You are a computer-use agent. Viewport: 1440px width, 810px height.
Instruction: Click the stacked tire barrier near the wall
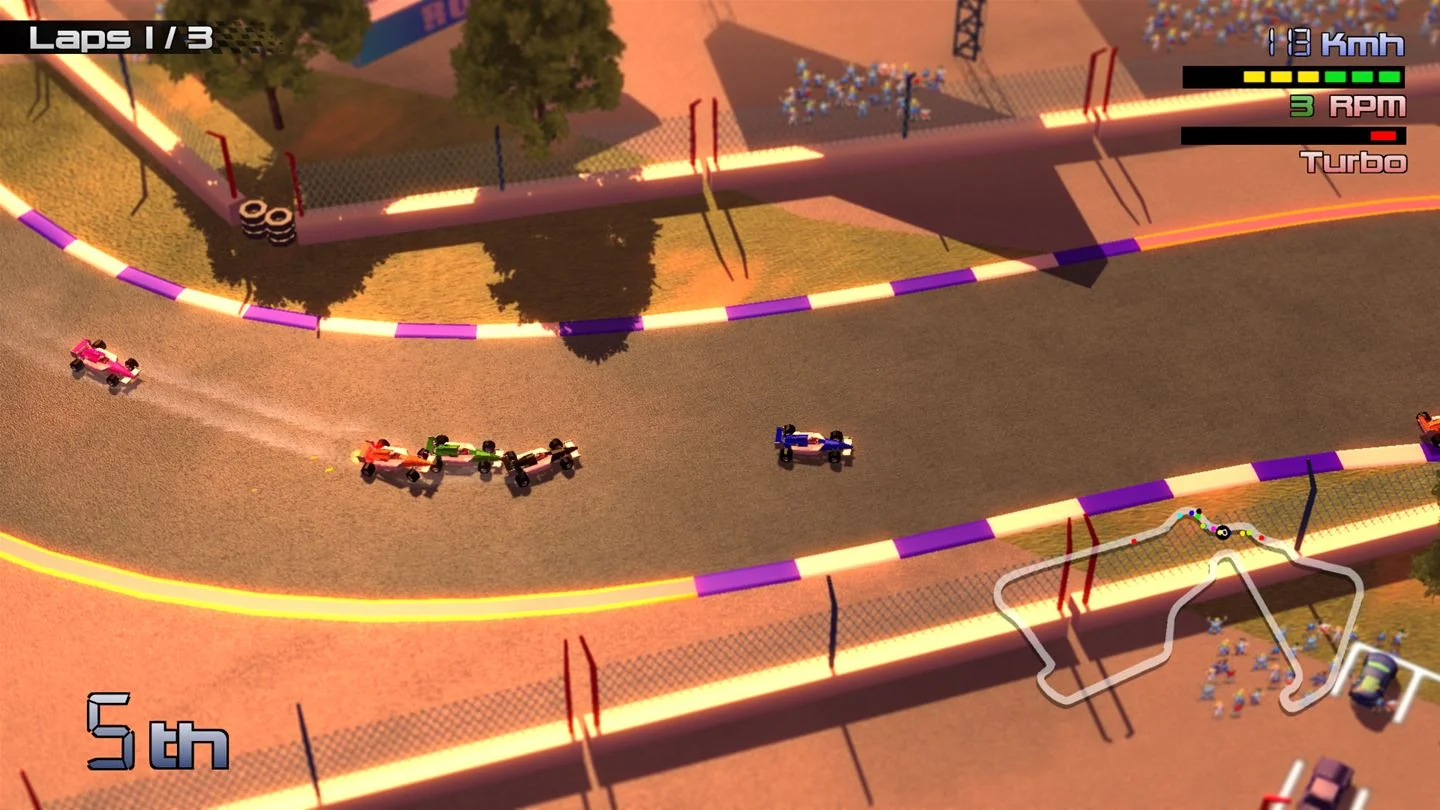point(266,219)
